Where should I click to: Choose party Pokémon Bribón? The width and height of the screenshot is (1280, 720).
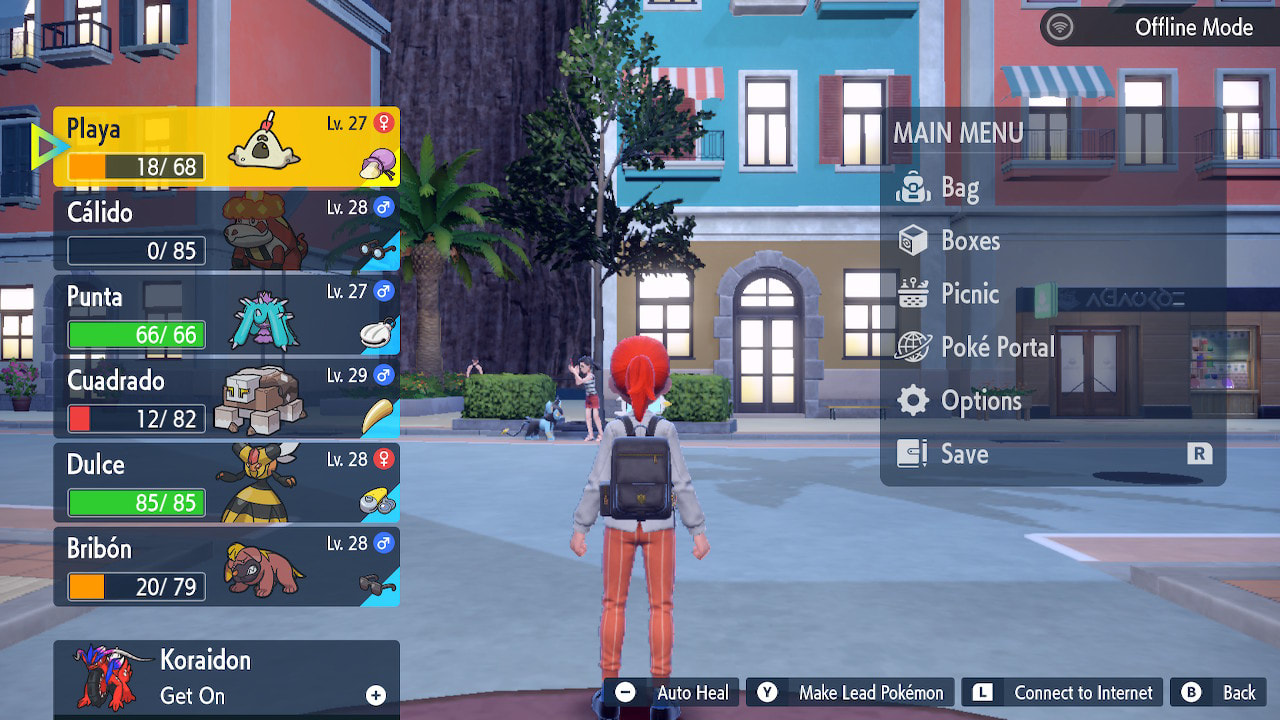pos(226,567)
